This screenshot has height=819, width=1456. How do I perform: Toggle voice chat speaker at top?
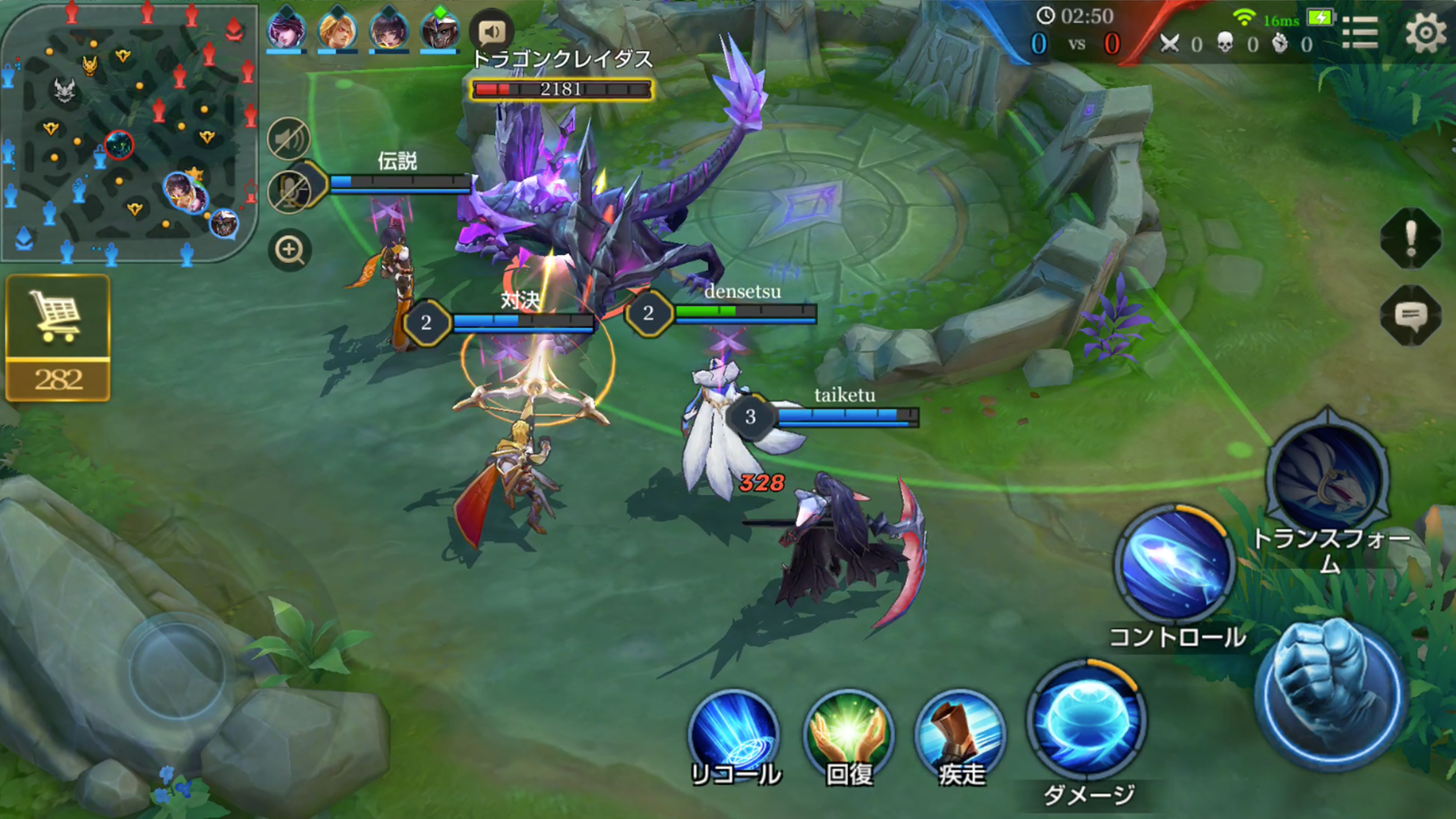[x=493, y=29]
